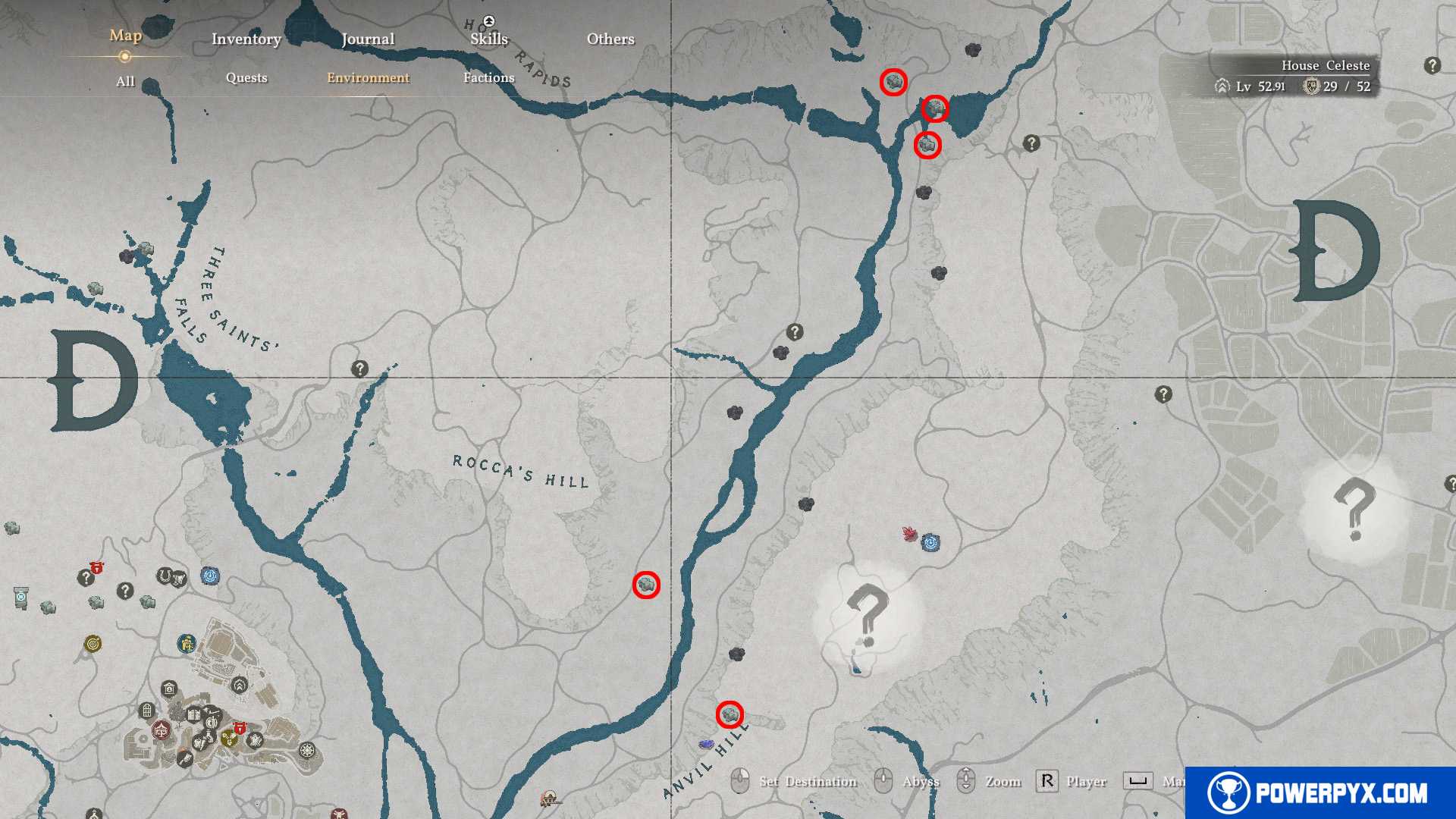This screenshot has width=1456, height=819.
Task: Select the Others tab
Action: pos(610,39)
